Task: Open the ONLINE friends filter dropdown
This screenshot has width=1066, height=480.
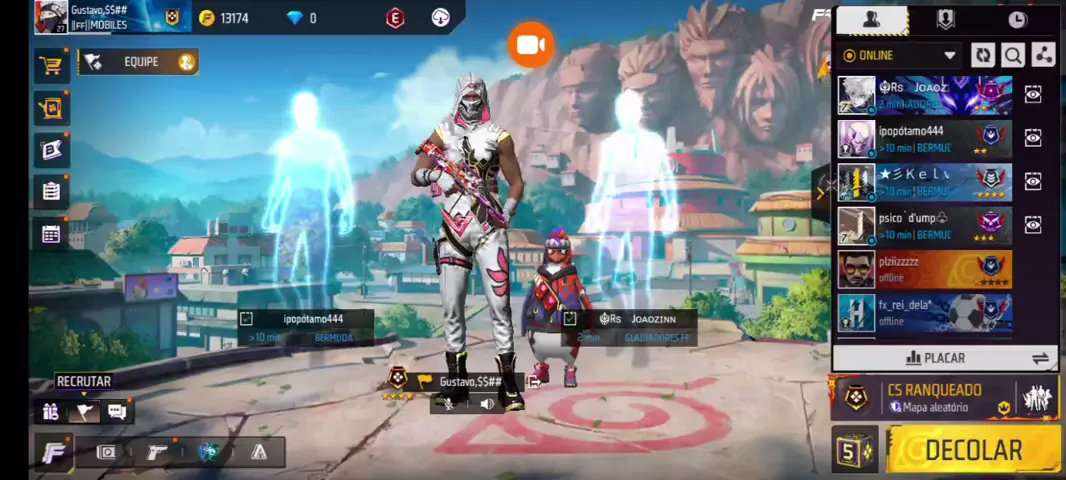Action: click(x=900, y=55)
